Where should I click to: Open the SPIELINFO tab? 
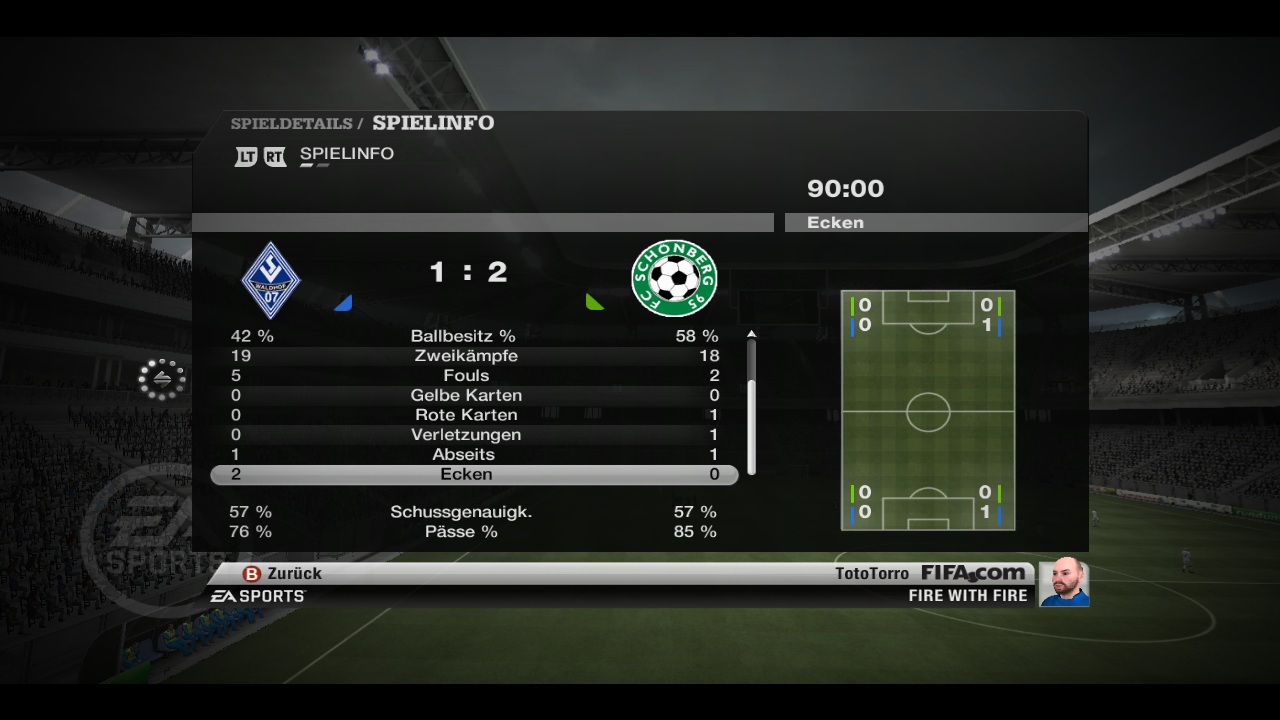346,154
